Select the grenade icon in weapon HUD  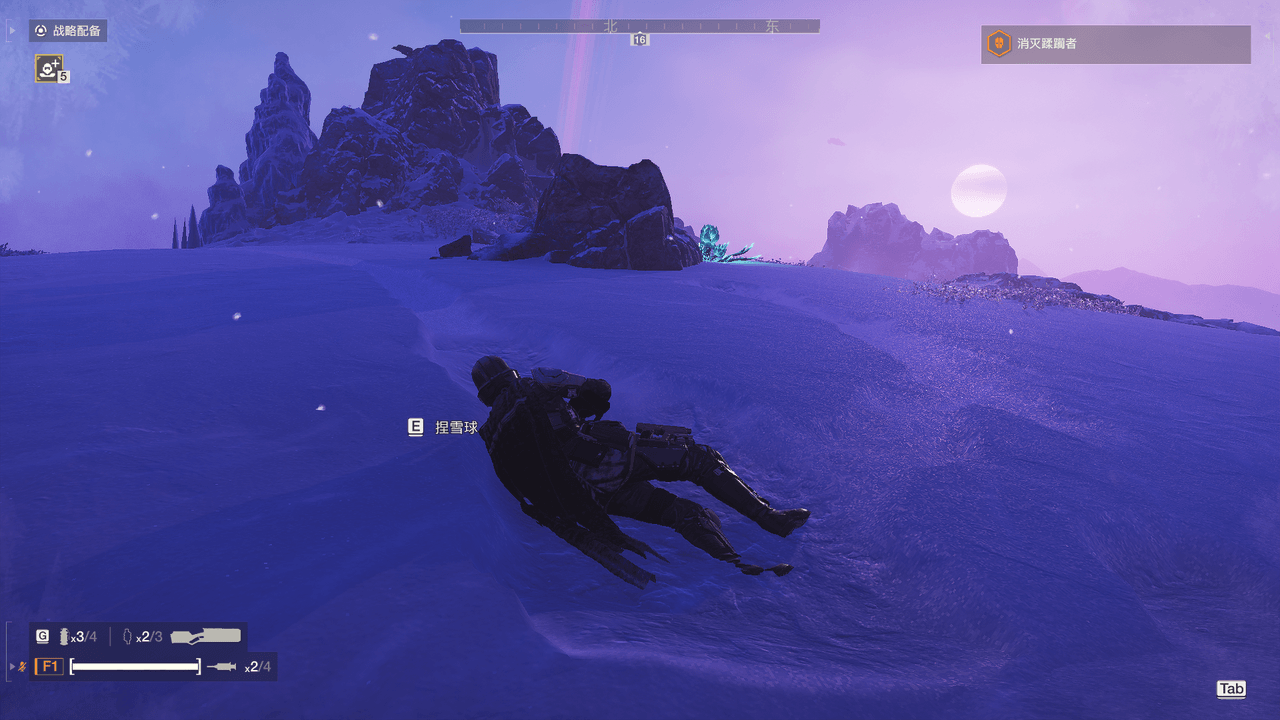point(65,637)
